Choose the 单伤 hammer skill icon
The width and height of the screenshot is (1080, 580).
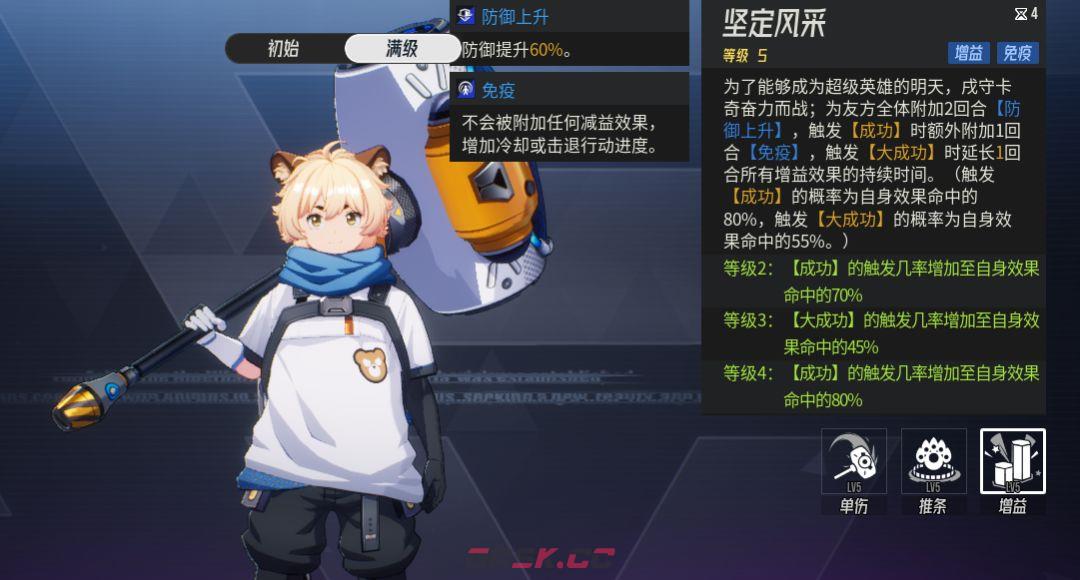pos(854,462)
